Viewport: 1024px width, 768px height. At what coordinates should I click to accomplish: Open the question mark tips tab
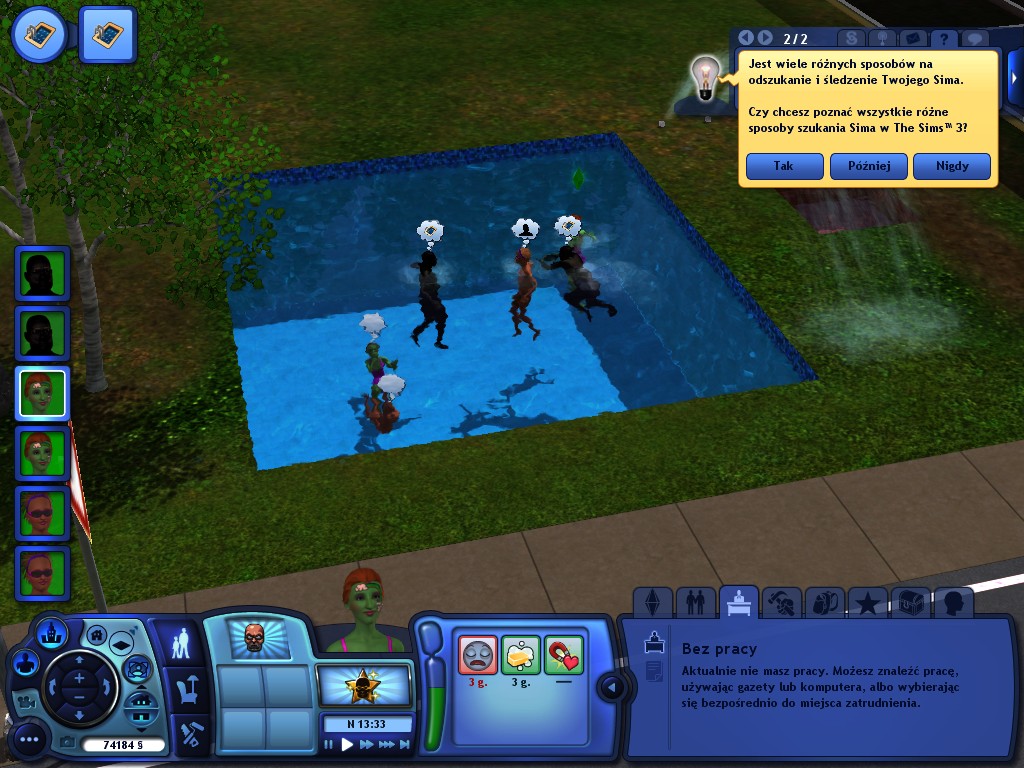click(942, 39)
